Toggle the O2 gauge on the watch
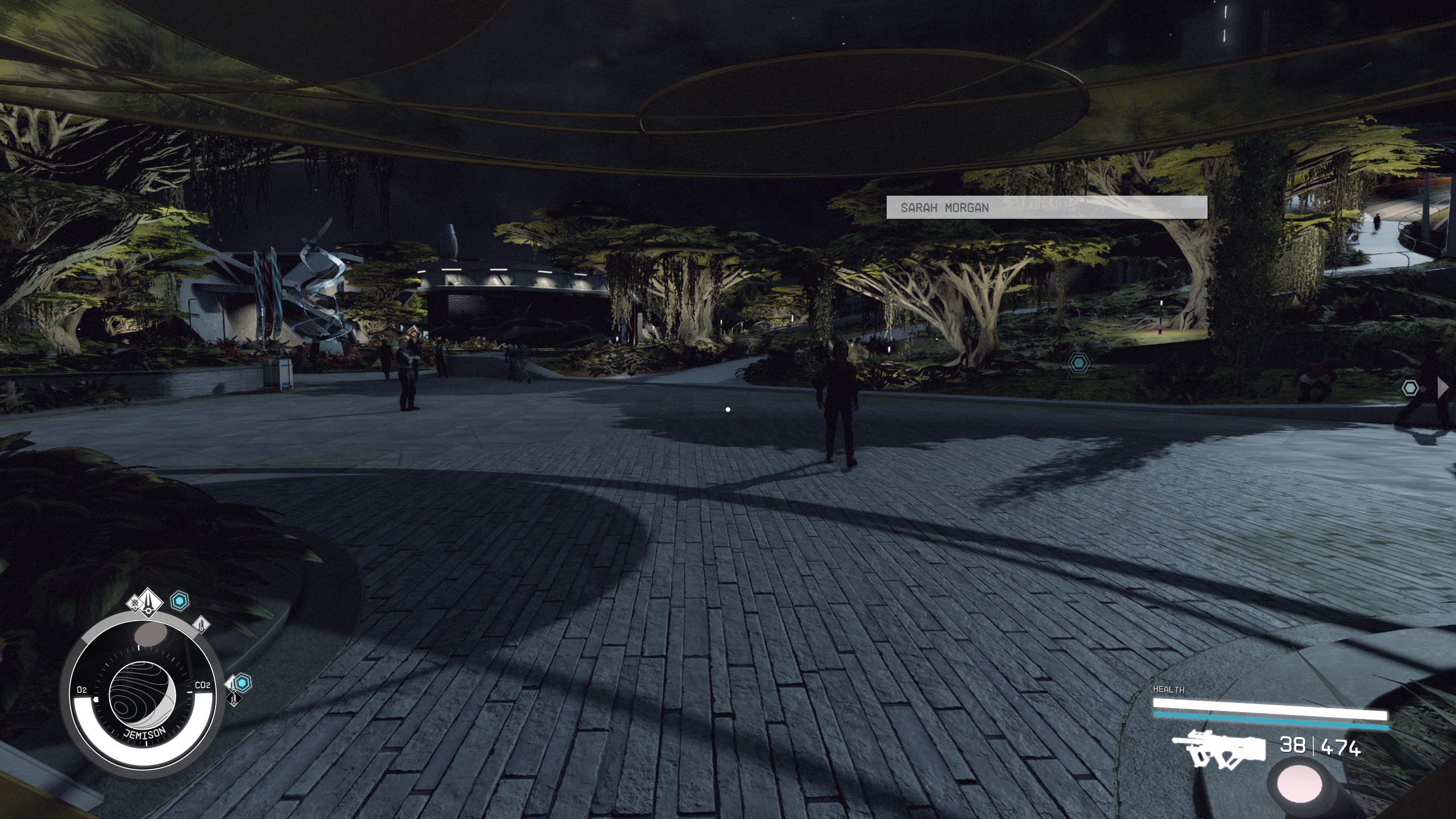Image resolution: width=1456 pixels, height=819 pixels. (82, 688)
